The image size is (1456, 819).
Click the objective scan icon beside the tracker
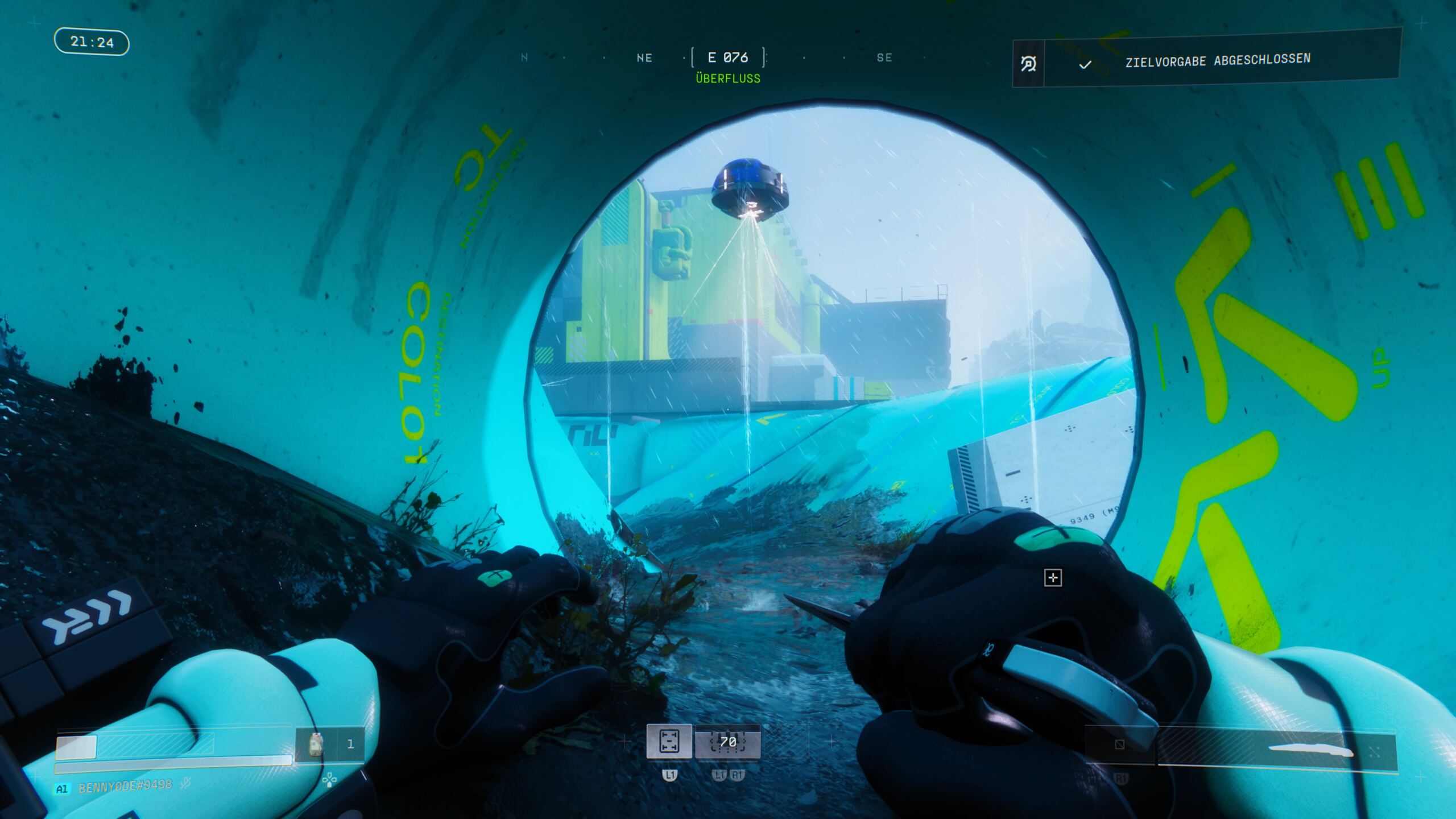1028,64
